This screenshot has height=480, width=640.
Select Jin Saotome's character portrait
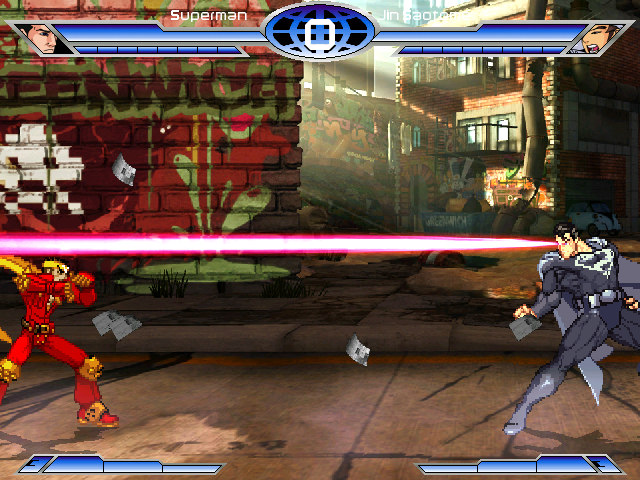(591, 40)
